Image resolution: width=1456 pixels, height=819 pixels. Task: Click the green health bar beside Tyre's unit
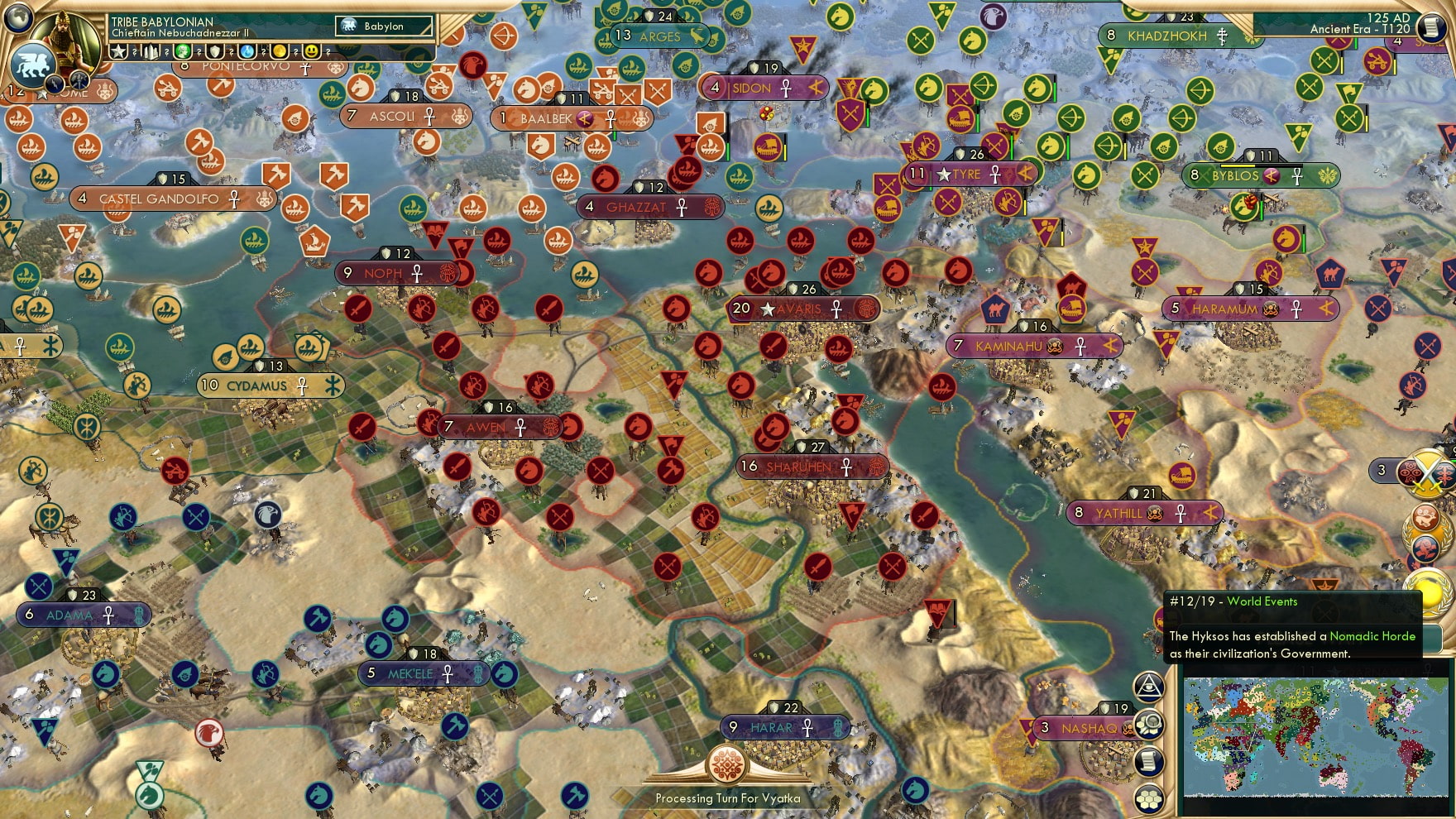coord(1012,147)
